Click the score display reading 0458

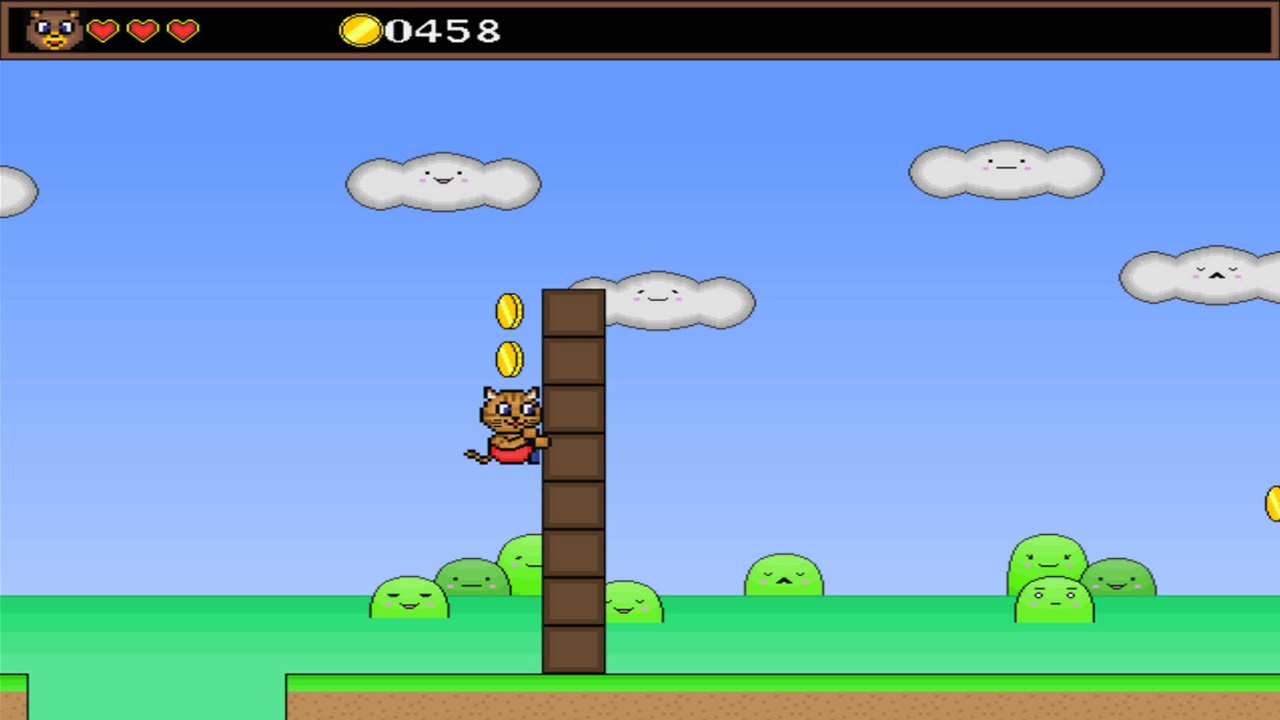pos(443,31)
